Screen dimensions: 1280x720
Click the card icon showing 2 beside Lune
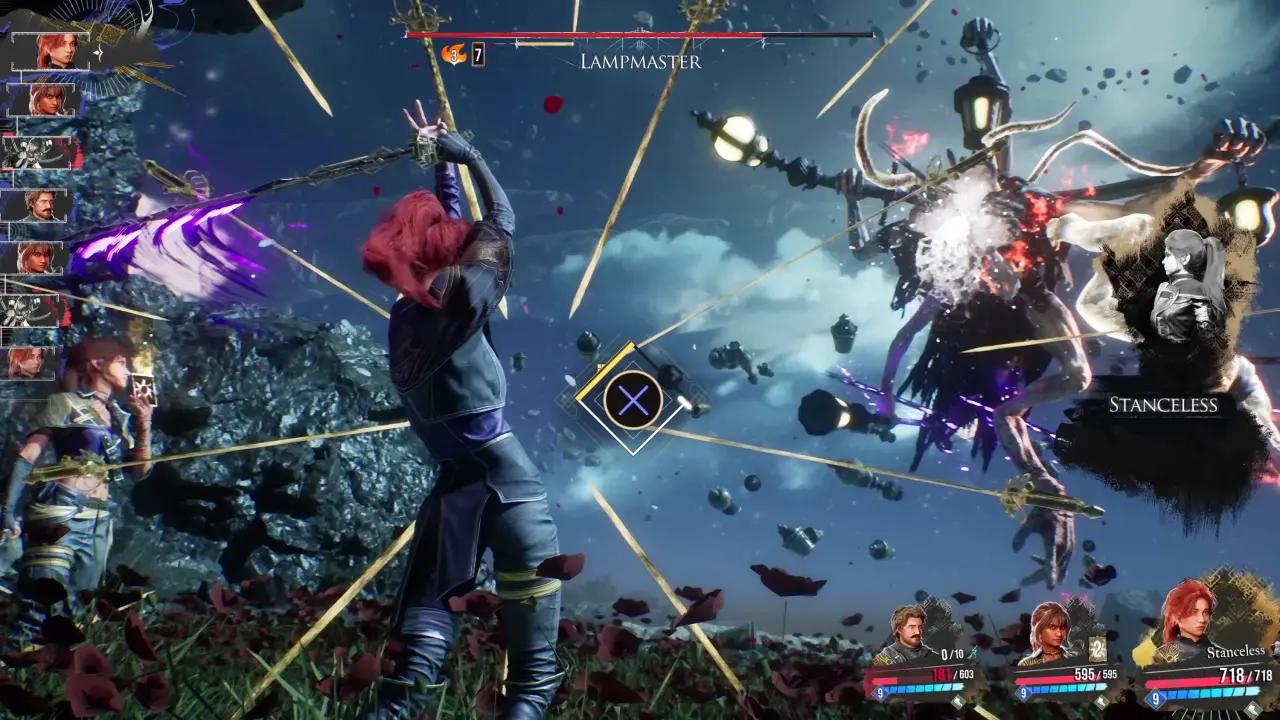pos(1096,650)
